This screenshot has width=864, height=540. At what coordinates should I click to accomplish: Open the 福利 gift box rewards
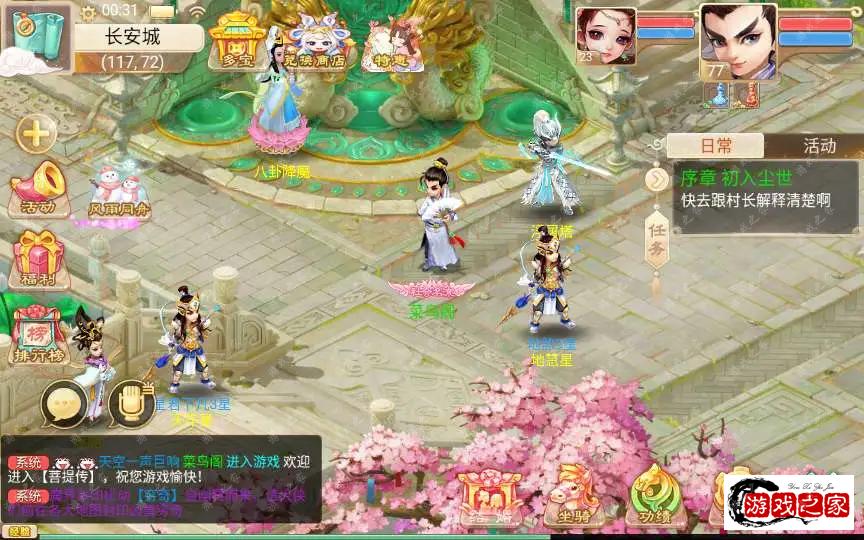(39, 258)
